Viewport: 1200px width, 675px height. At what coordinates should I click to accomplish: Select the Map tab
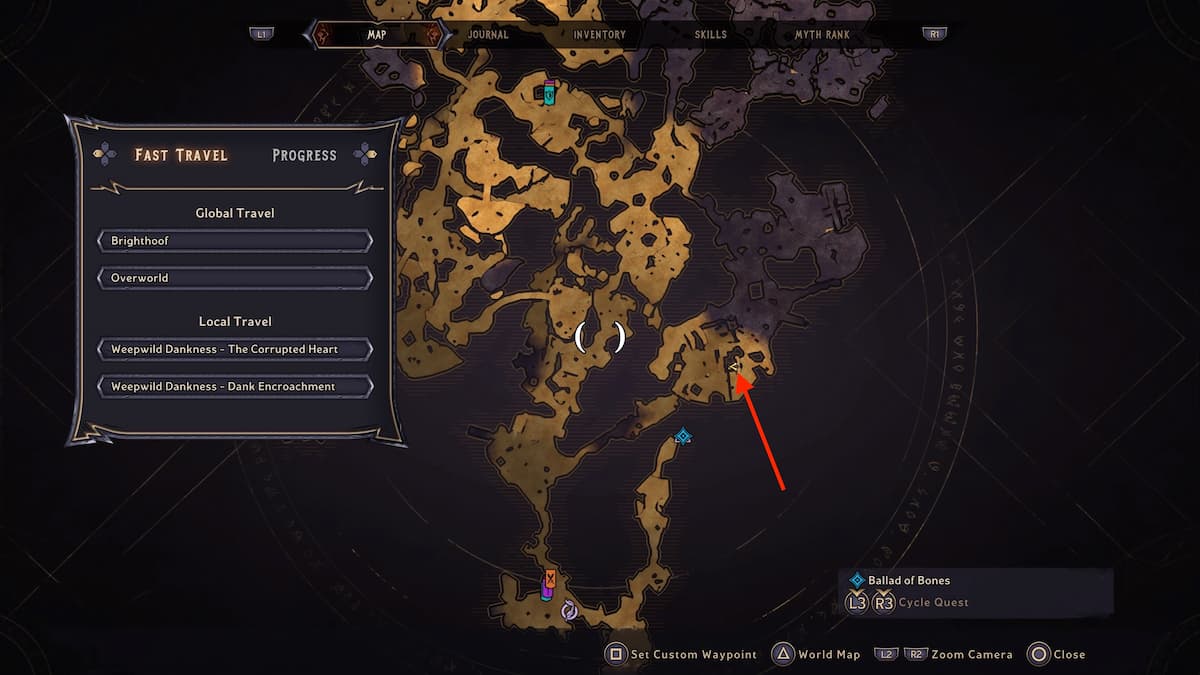377,34
